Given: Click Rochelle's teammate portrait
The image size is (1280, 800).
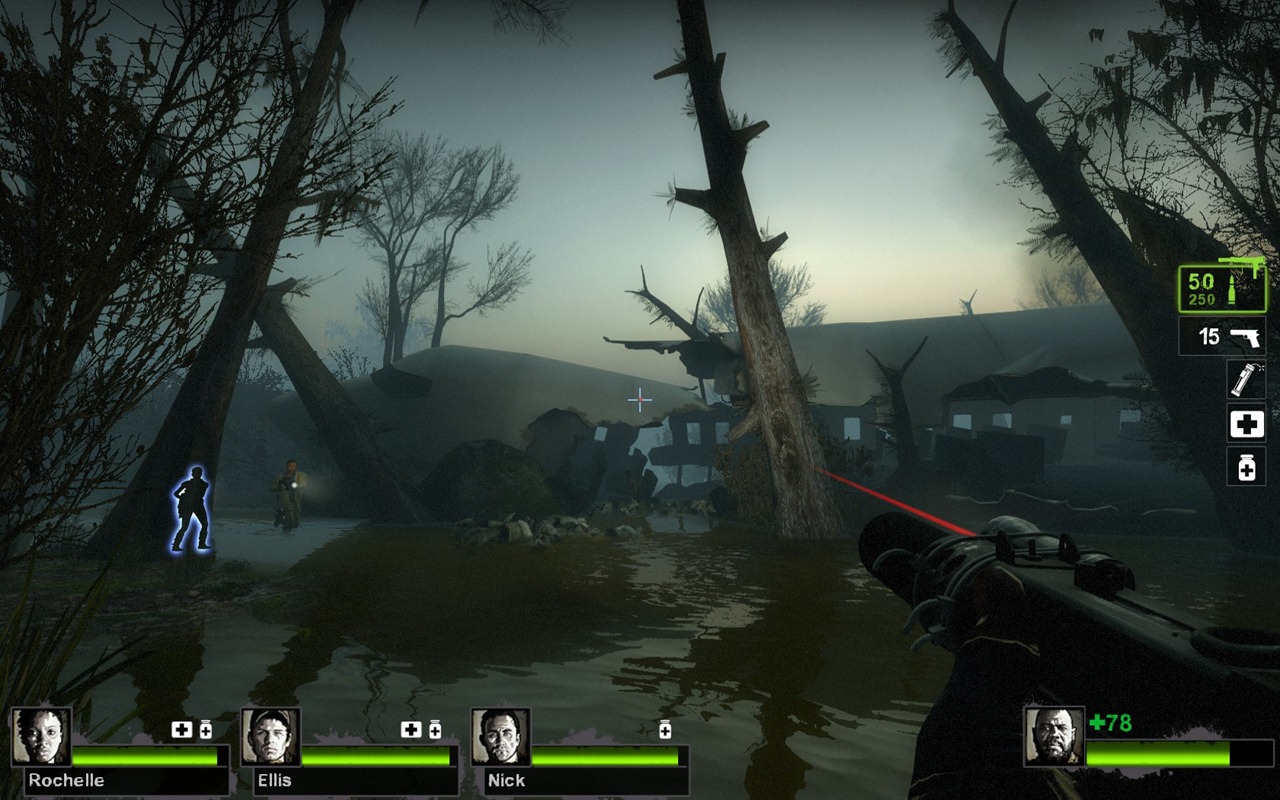Looking at the screenshot, I should click(41, 737).
